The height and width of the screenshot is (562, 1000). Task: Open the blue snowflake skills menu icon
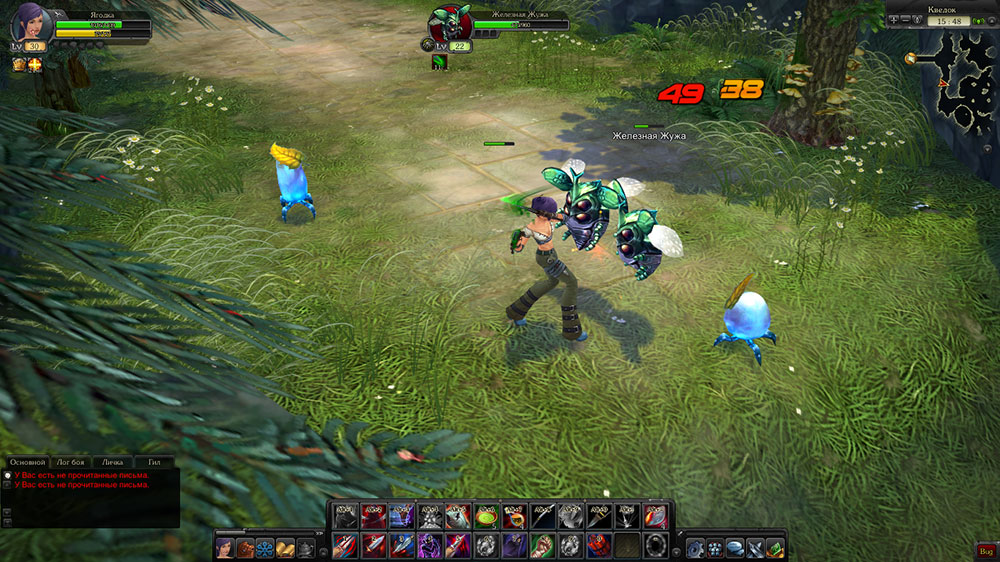[x=265, y=548]
